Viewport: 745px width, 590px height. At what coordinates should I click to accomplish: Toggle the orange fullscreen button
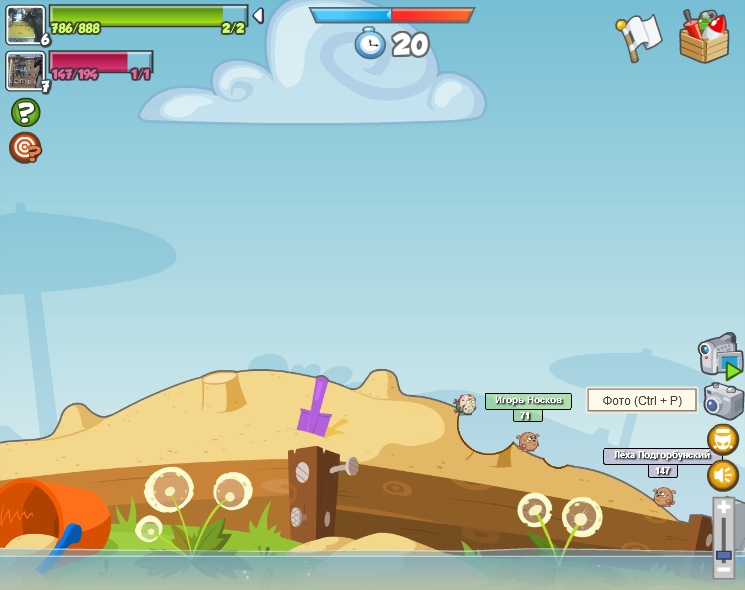coord(723,440)
